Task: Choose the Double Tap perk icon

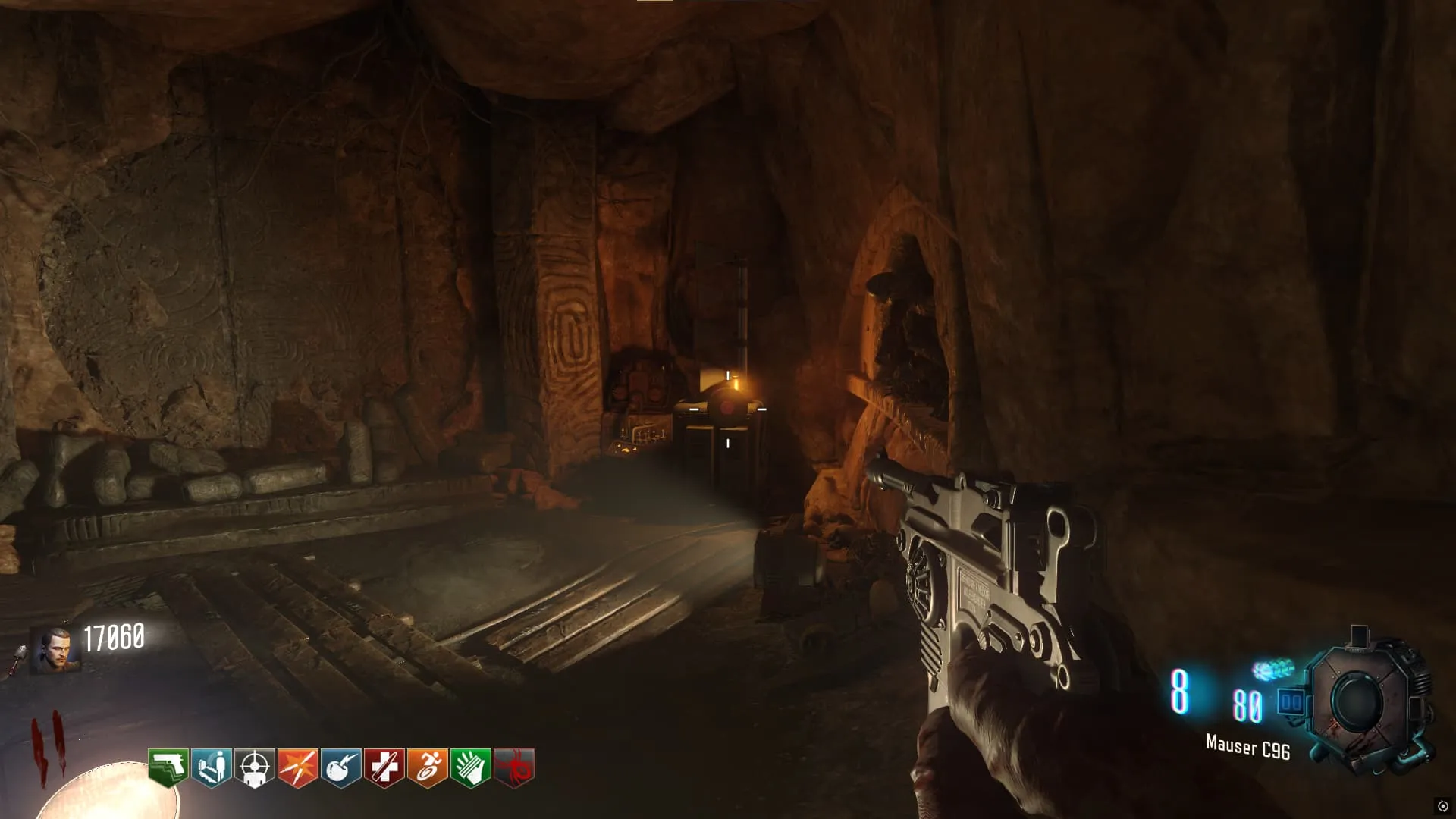Action: (298, 768)
